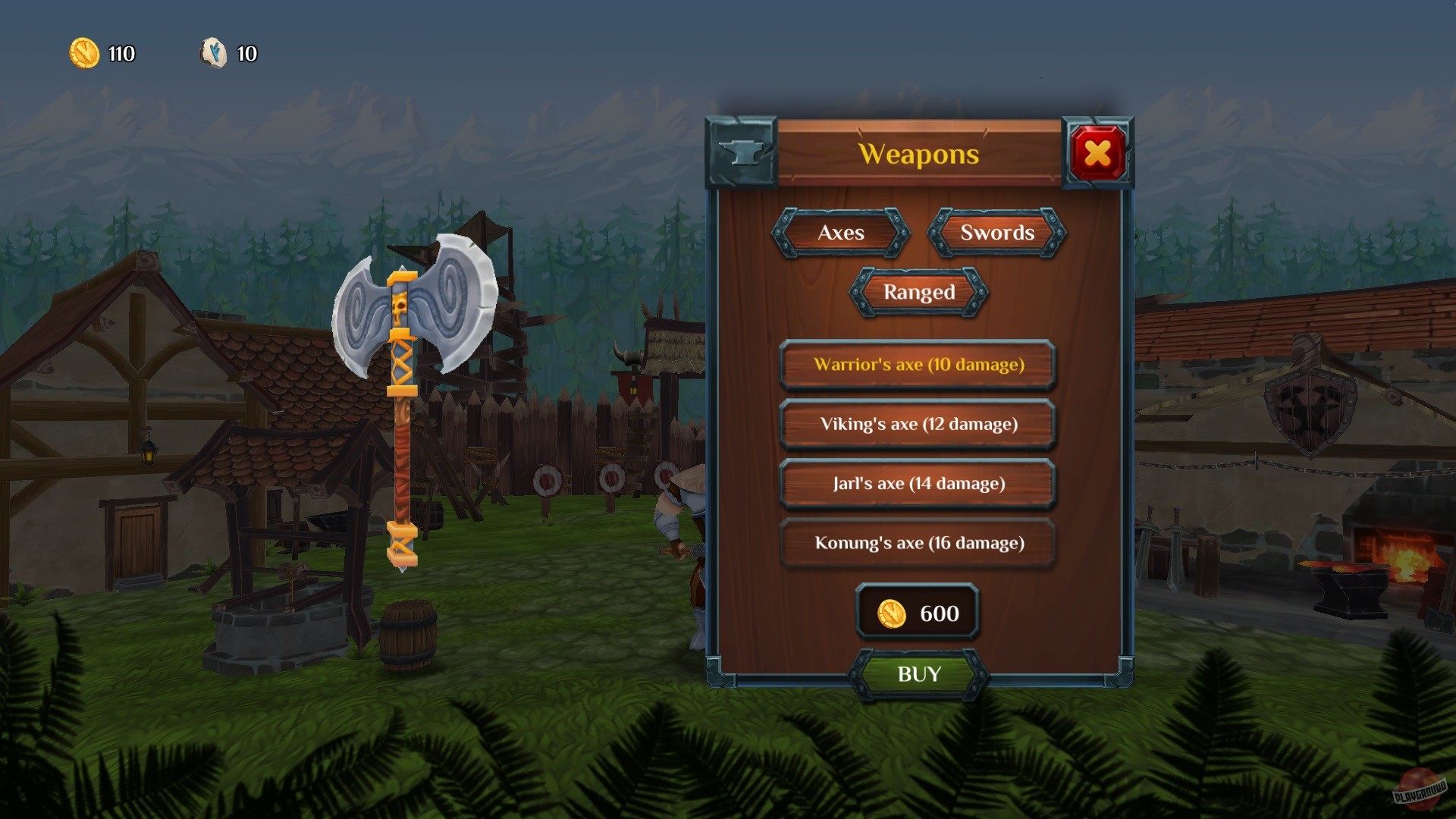Screen dimensions: 1456x819
Task: Select the Warrior's axe (10 damage) option
Action: point(918,366)
